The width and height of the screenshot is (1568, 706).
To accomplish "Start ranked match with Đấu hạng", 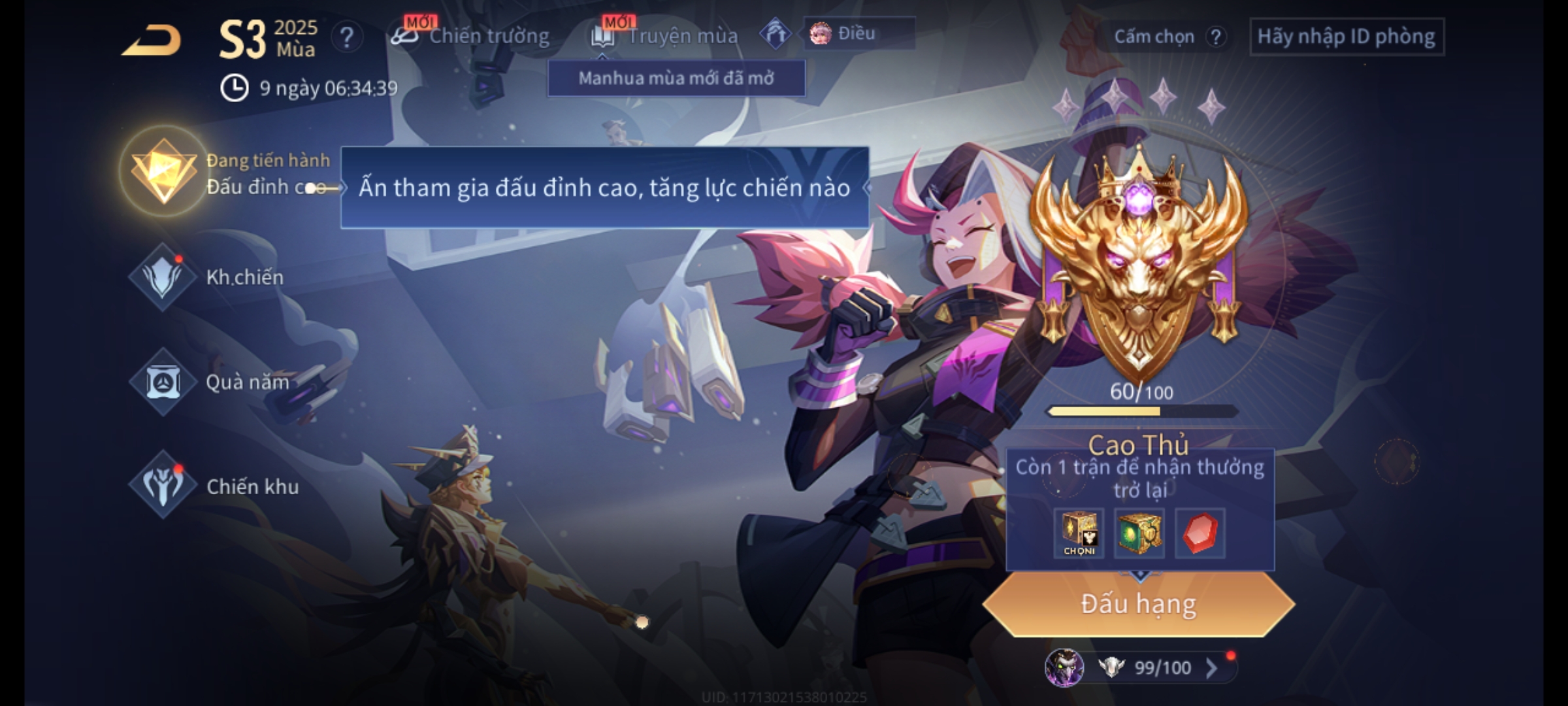I will tap(1139, 603).
